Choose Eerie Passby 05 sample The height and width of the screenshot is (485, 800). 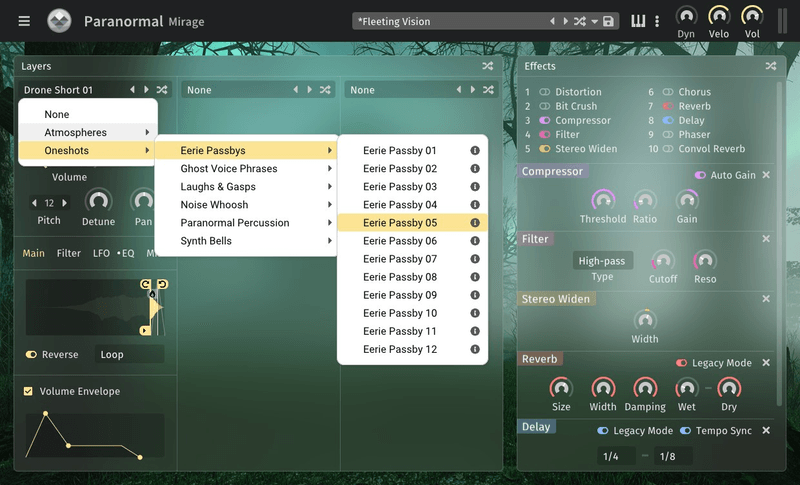[400, 223]
